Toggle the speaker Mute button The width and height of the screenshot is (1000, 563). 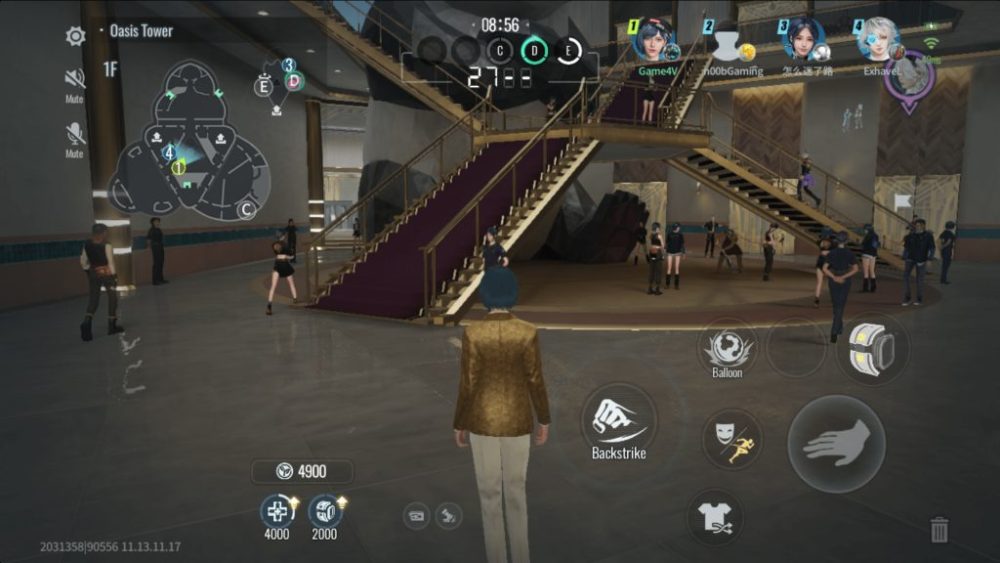(x=75, y=79)
